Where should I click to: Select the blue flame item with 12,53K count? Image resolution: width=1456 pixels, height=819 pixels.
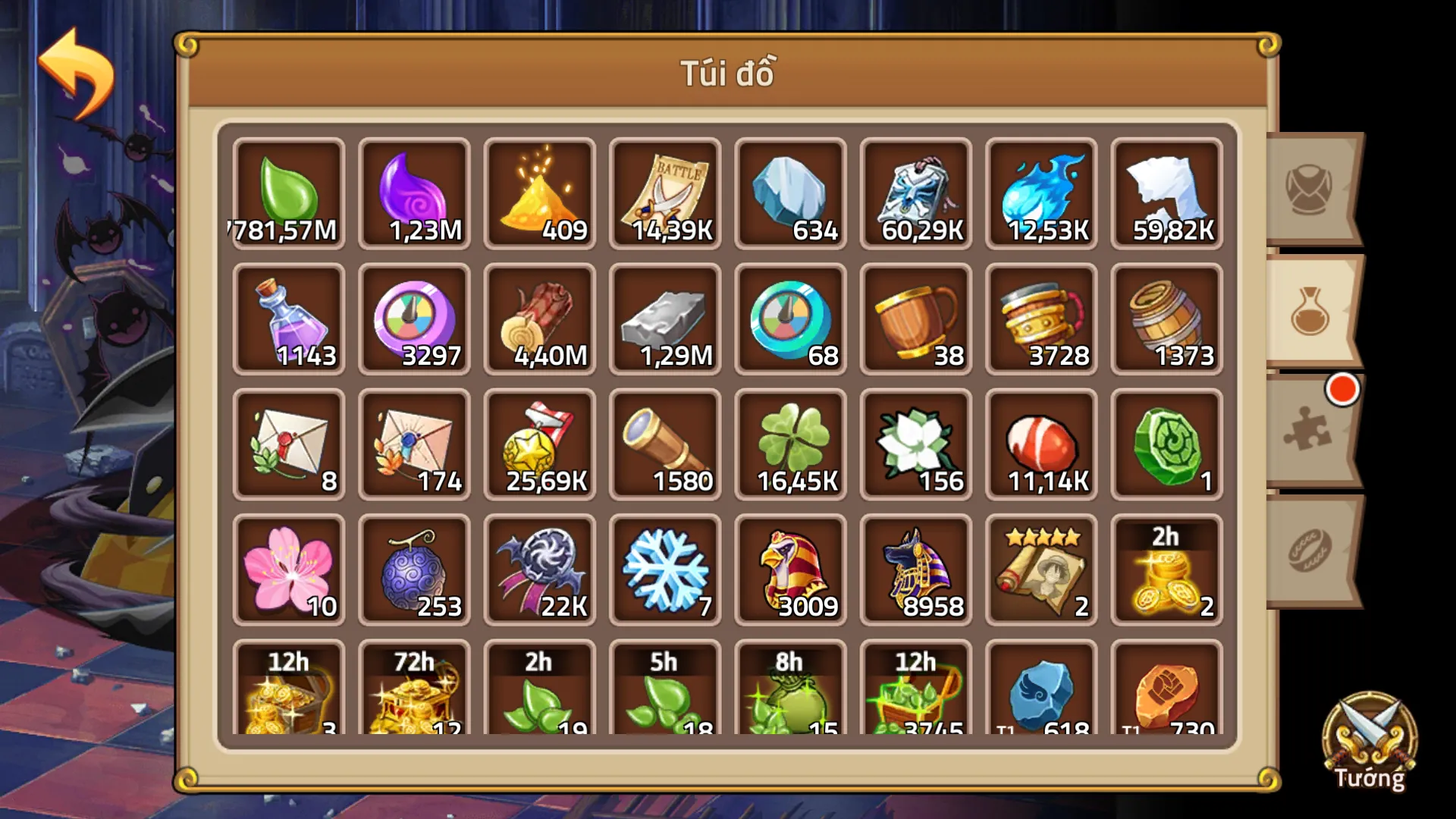(1041, 193)
